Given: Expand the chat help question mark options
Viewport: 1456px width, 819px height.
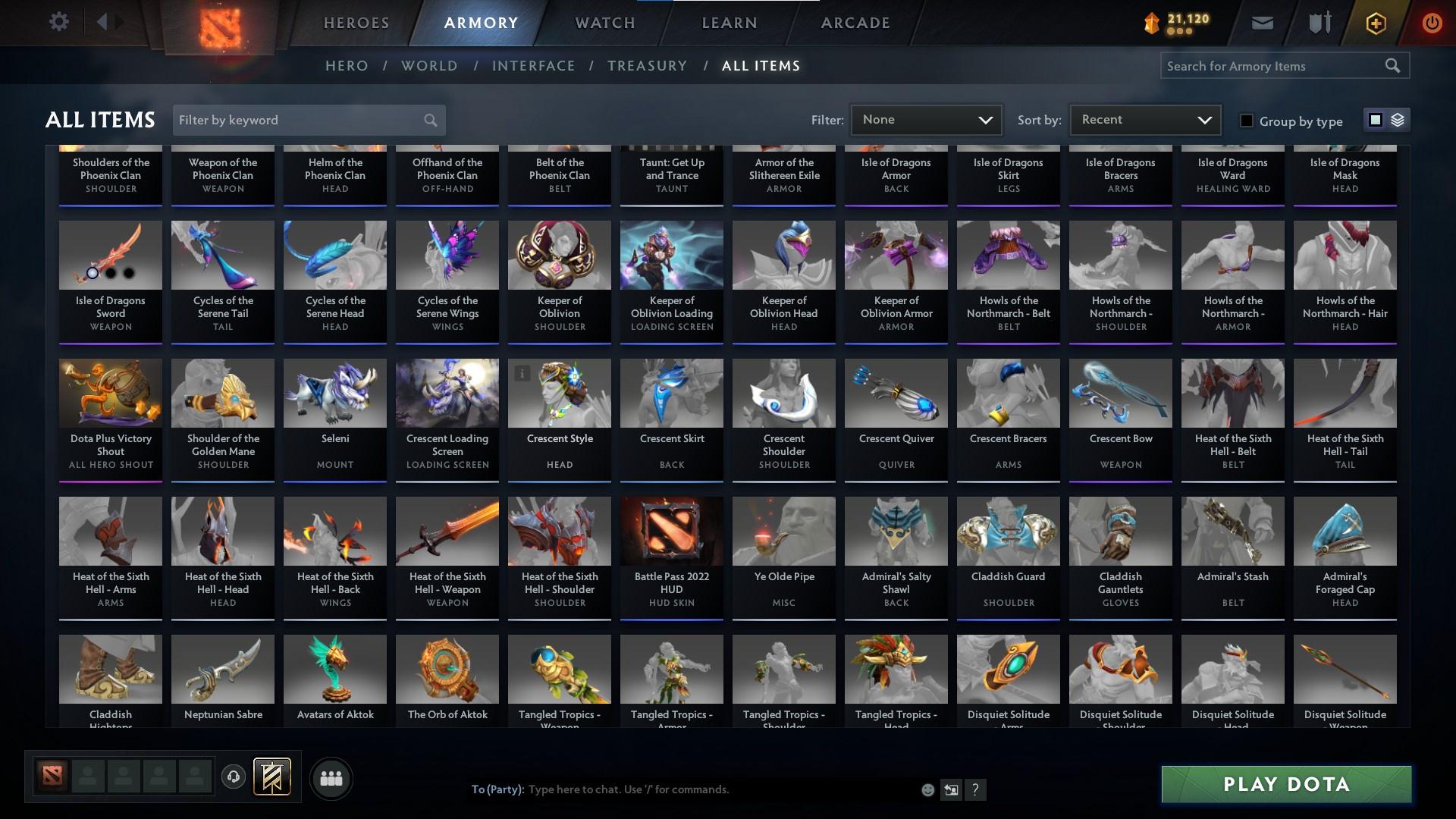Looking at the screenshot, I should point(975,789).
